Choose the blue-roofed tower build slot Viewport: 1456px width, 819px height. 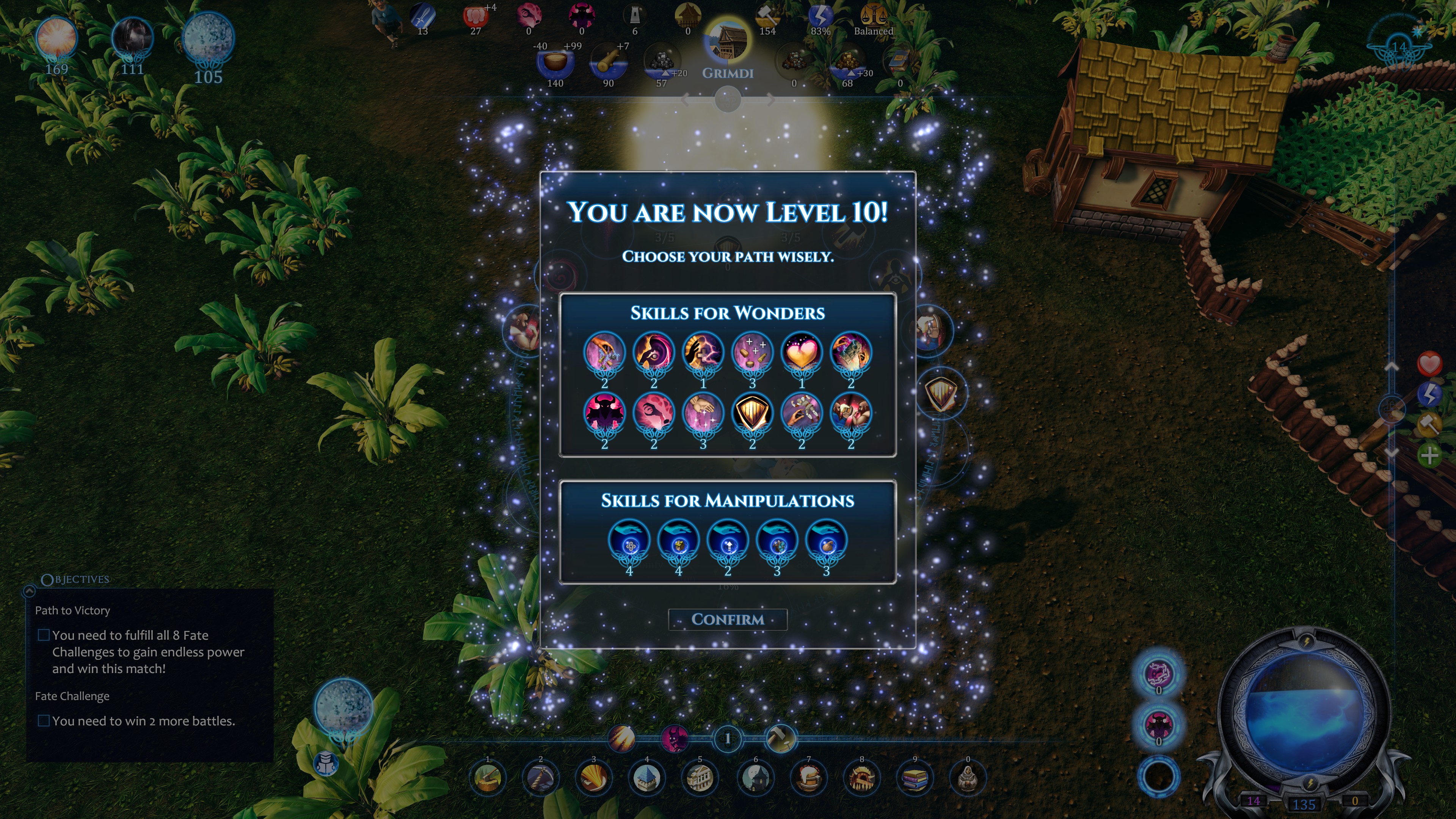tap(646, 778)
